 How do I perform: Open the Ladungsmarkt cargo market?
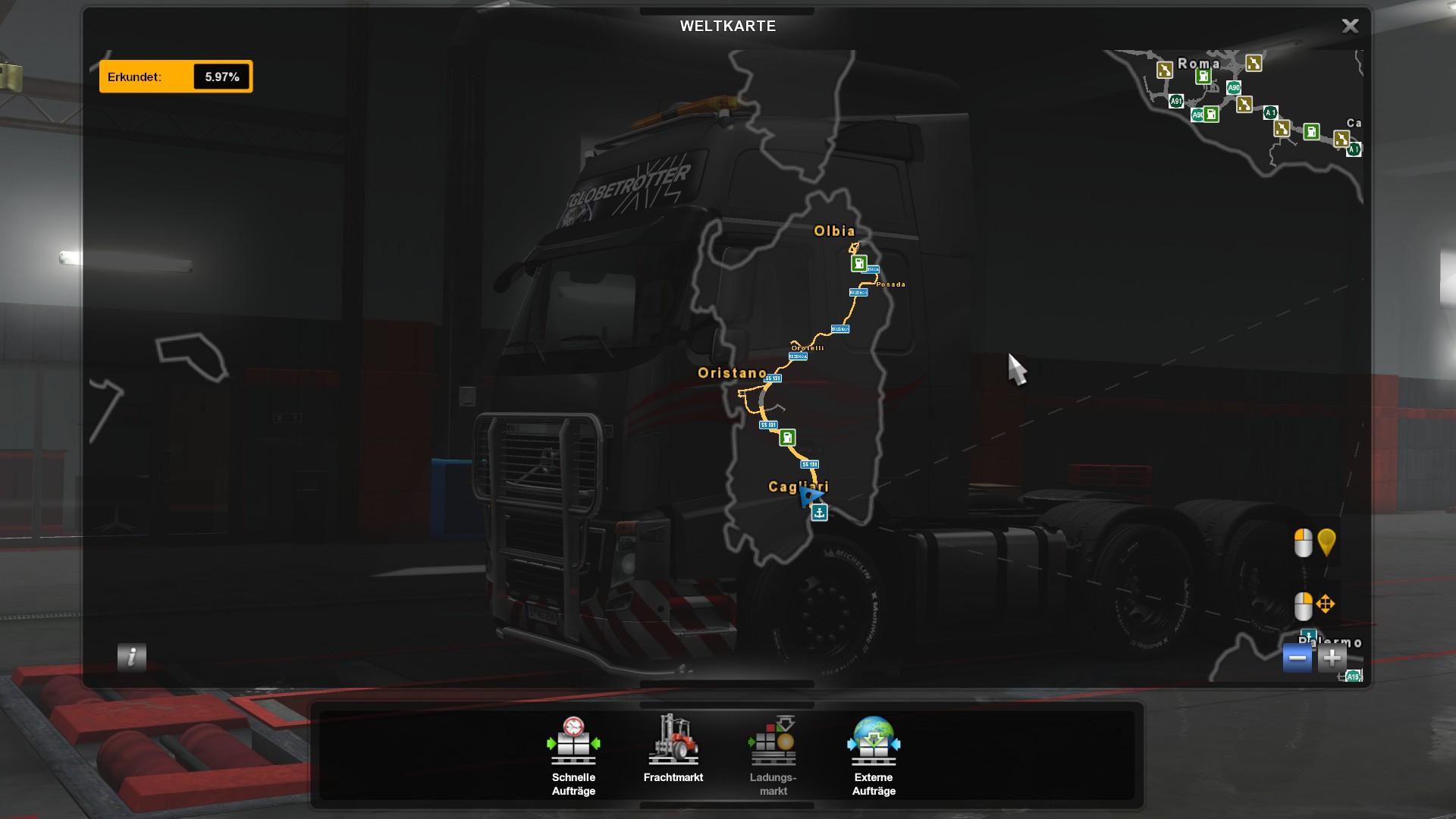click(x=773, y=755)
